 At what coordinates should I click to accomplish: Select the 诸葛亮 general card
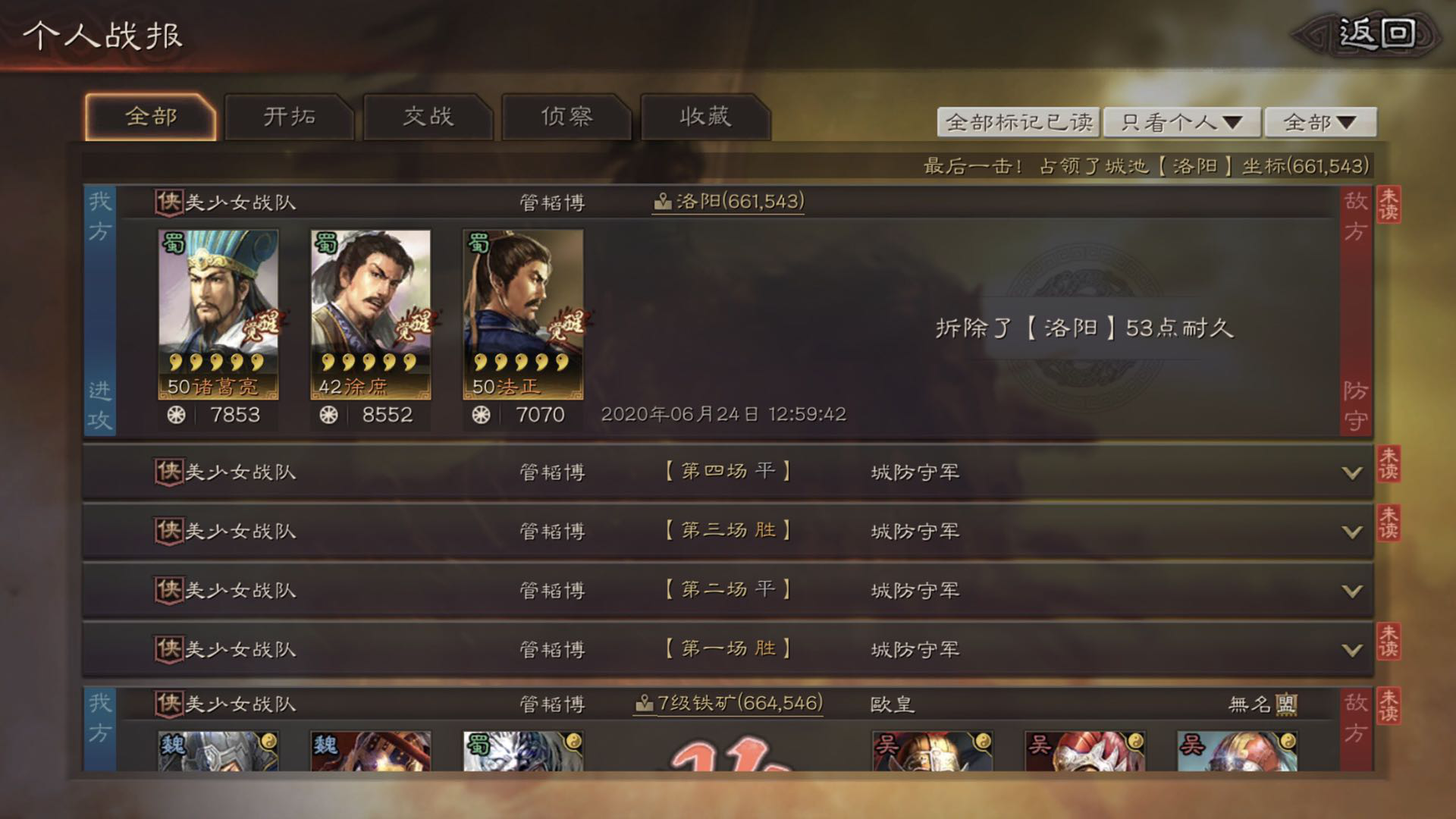[218, 314]
